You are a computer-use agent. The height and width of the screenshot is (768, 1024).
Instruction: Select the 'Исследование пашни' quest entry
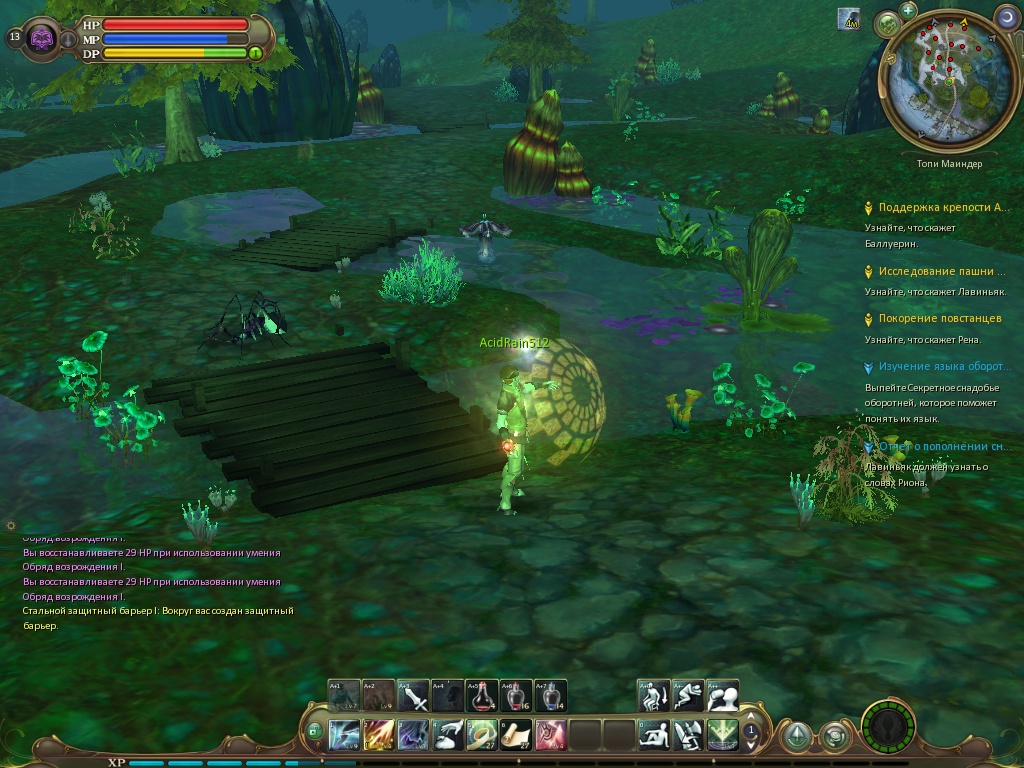point(941,271)
